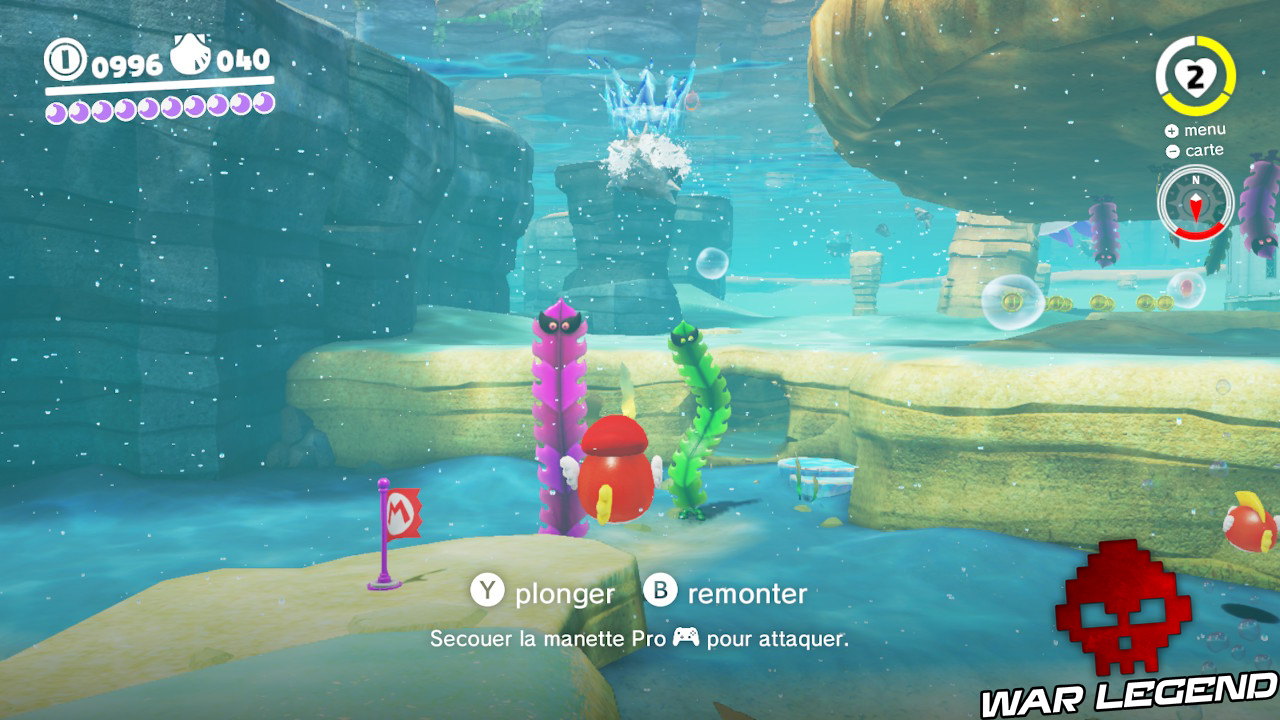
Task: Click the compass in the HUD
Action: tap(1195, 203)
